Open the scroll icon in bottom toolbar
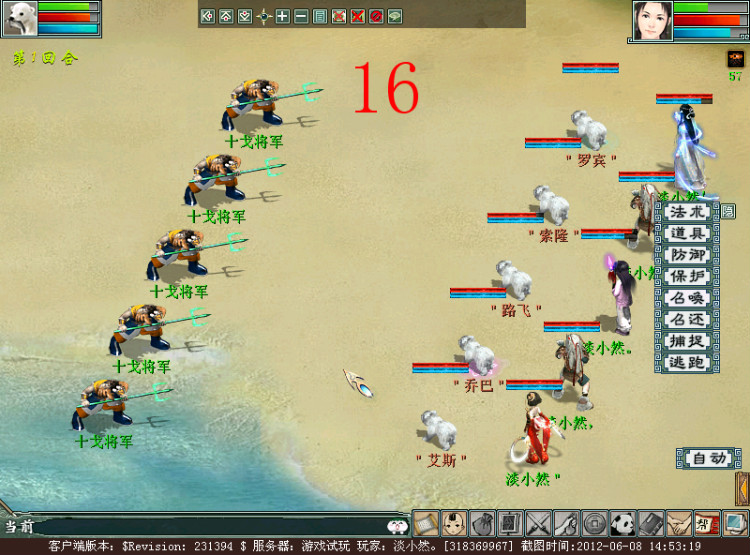Screen dimensions: 750x555 coord(426,523)
